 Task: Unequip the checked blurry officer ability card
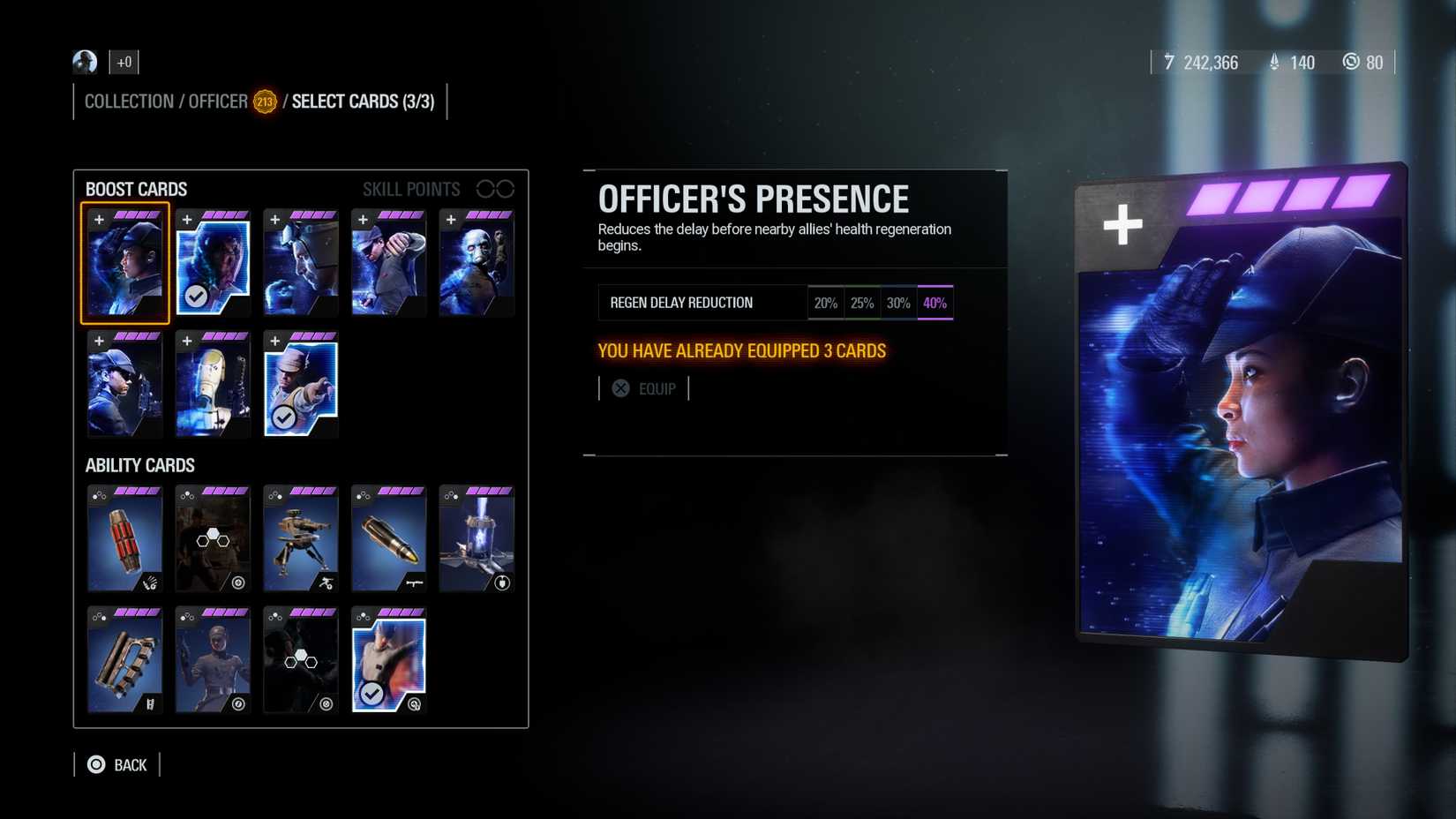click(389, 660)
